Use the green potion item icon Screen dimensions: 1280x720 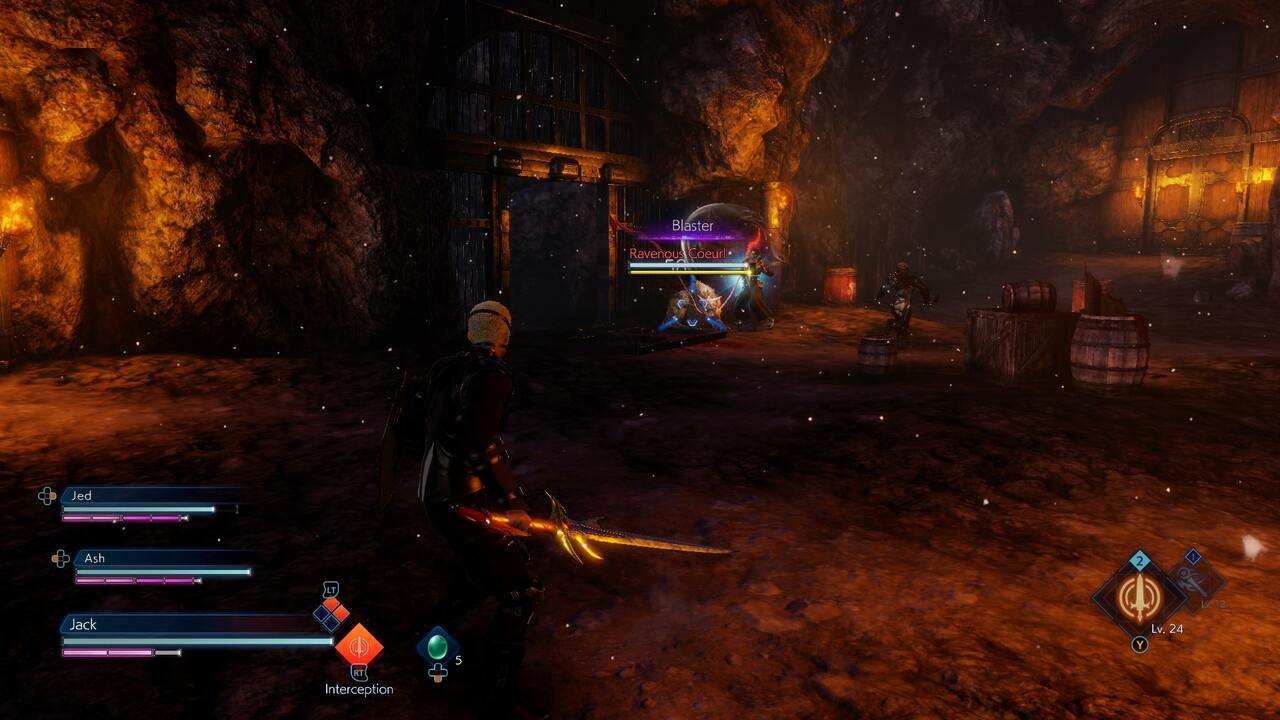tap(438, 647)
